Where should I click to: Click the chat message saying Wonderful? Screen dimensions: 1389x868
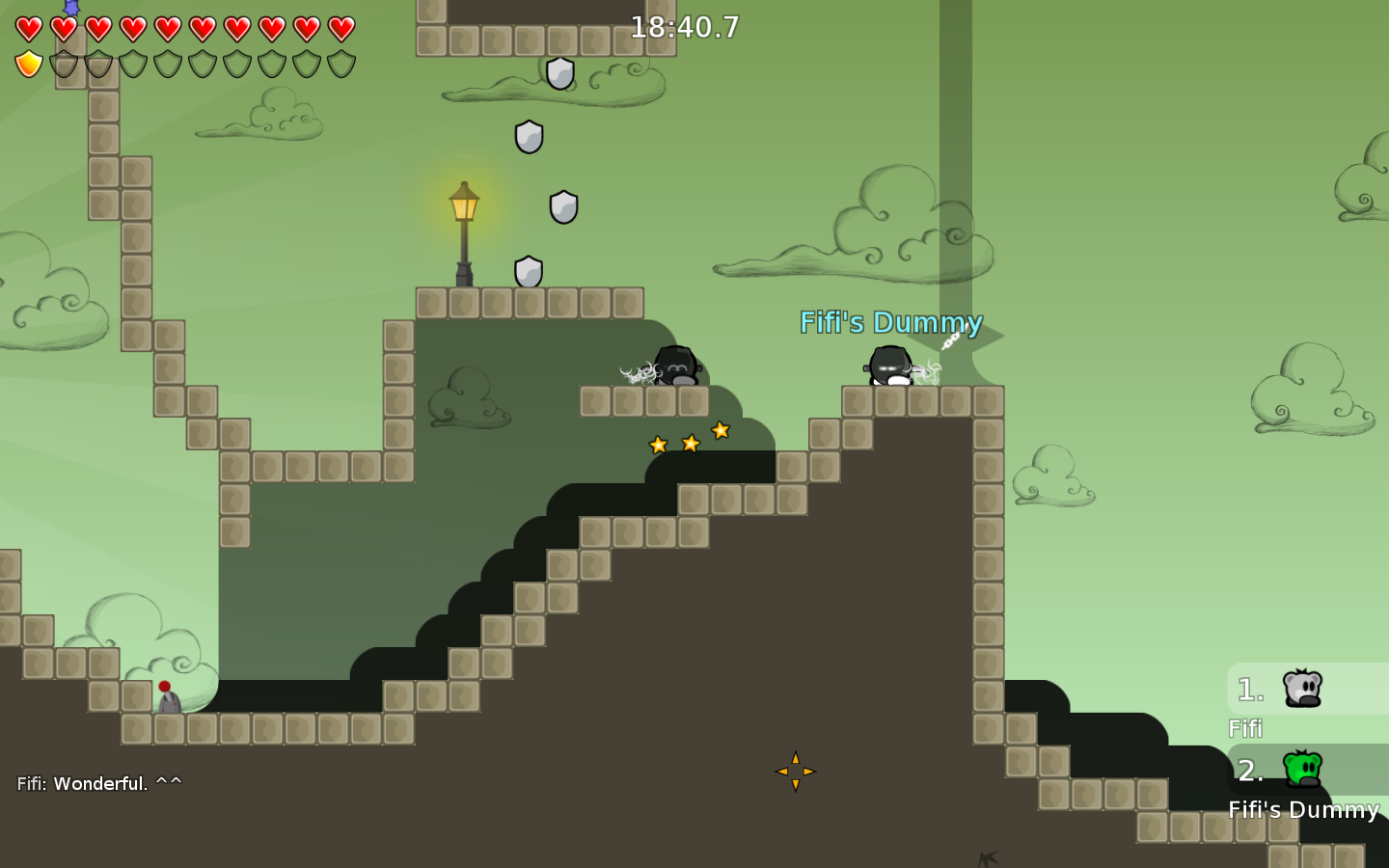coord(96,783)
